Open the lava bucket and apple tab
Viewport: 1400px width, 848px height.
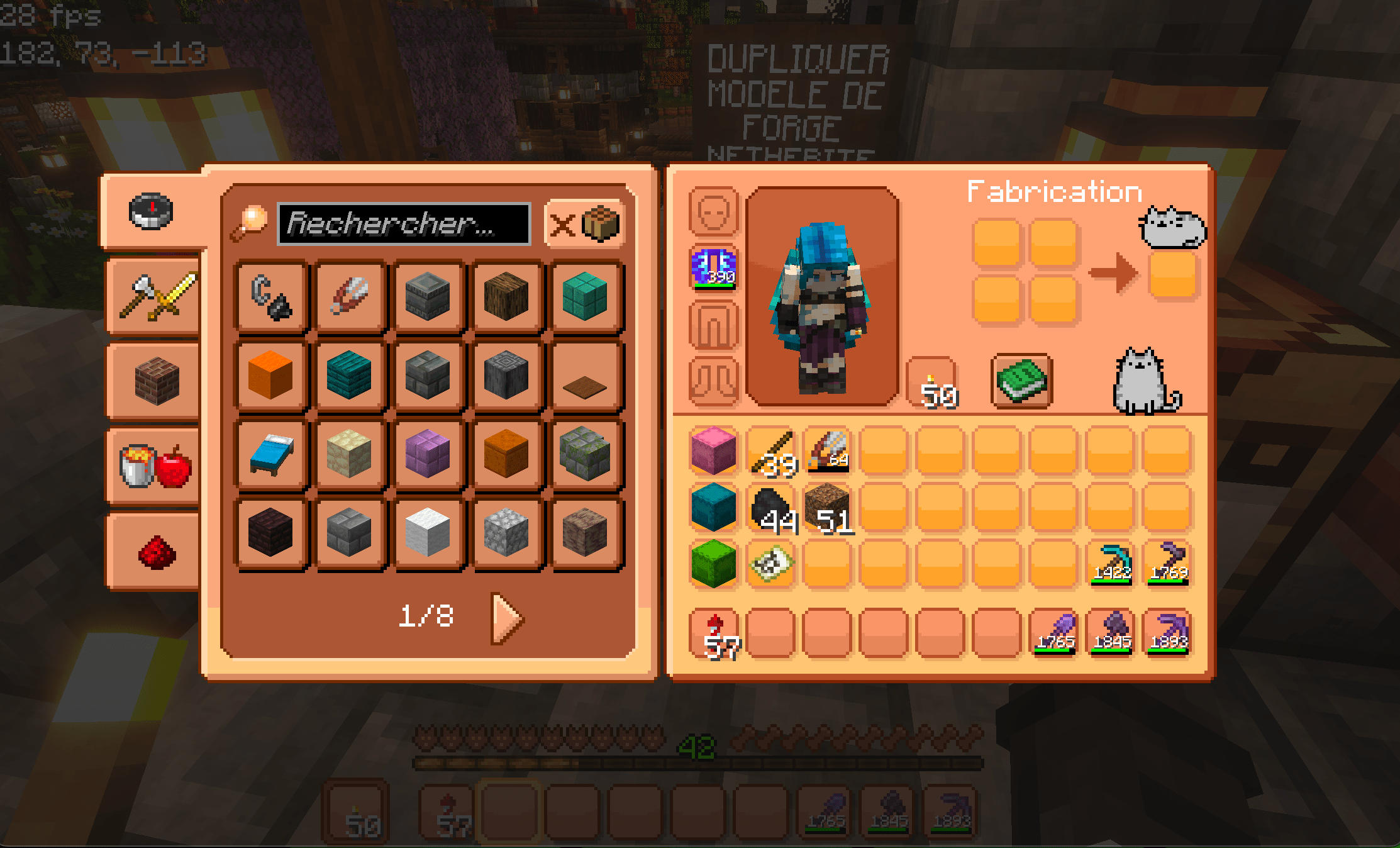click(x=155, y=466)
